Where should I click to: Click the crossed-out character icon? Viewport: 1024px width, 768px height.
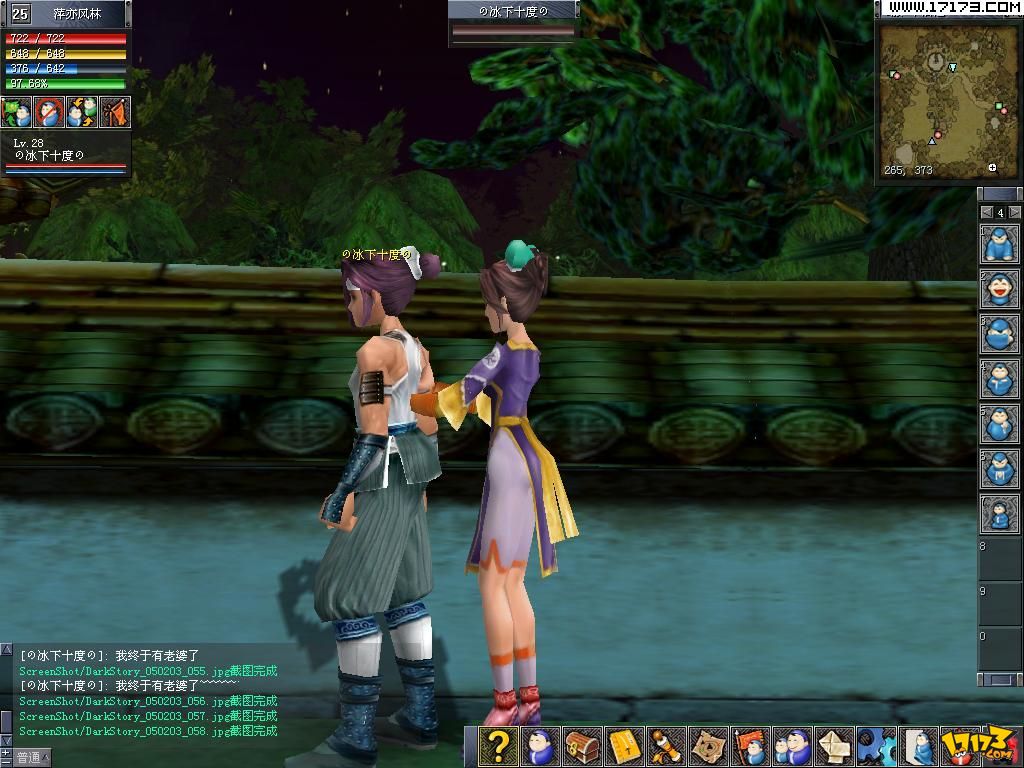click(49, 112)
